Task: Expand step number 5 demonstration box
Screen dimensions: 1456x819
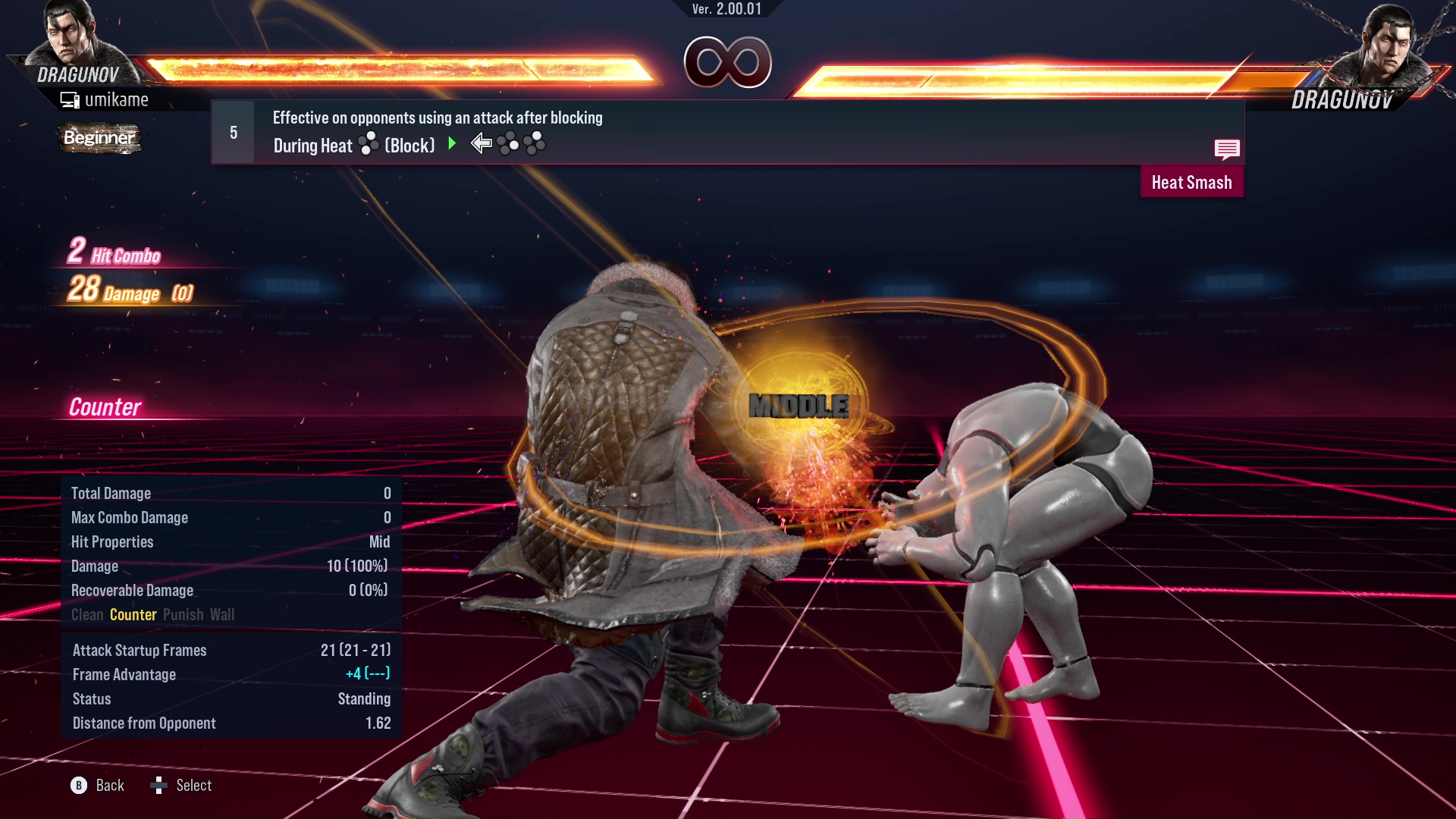Action: click(x=232, y=131)
